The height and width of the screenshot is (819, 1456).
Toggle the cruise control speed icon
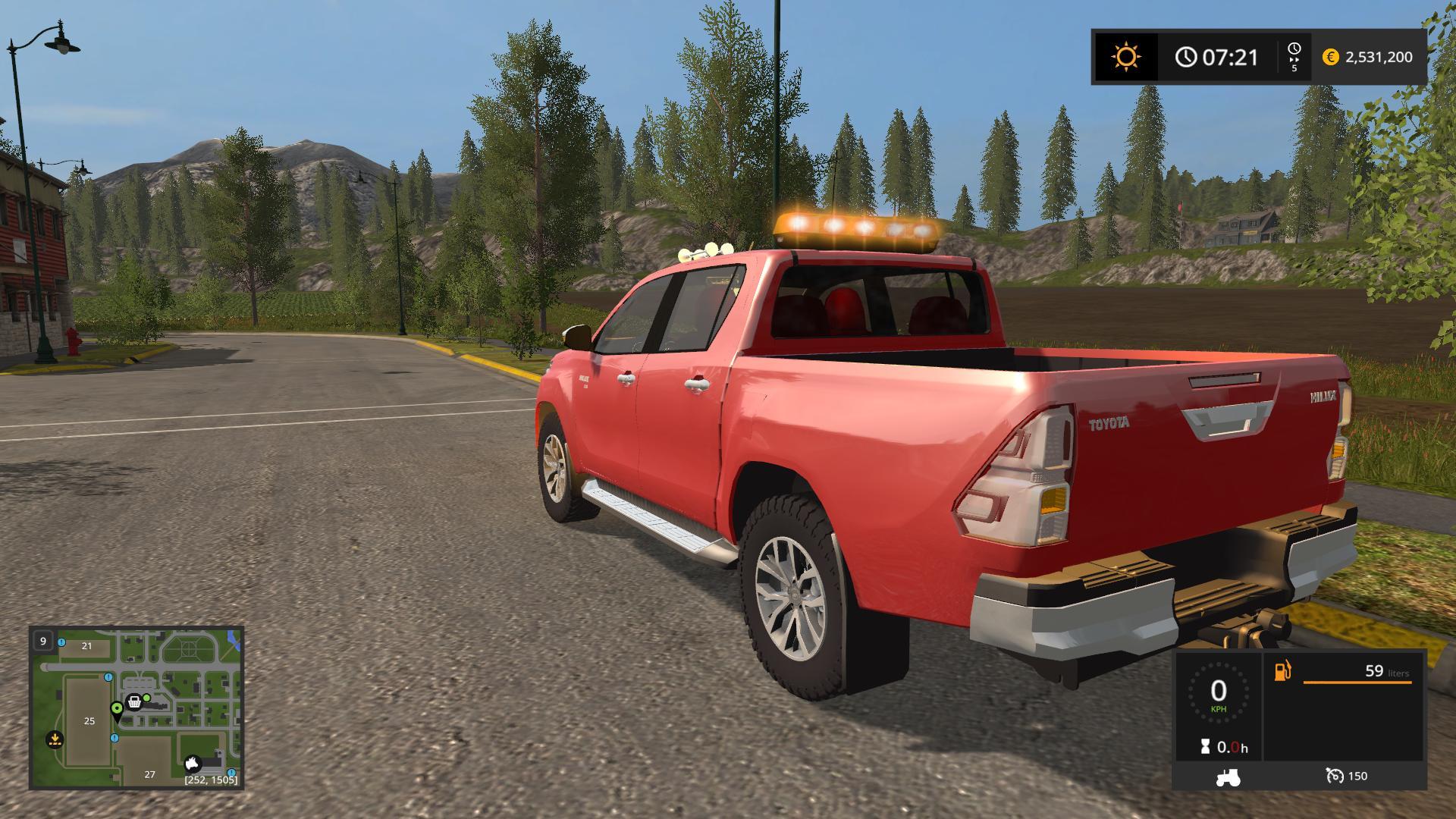pyautogui.click(x=1334, y=776)
